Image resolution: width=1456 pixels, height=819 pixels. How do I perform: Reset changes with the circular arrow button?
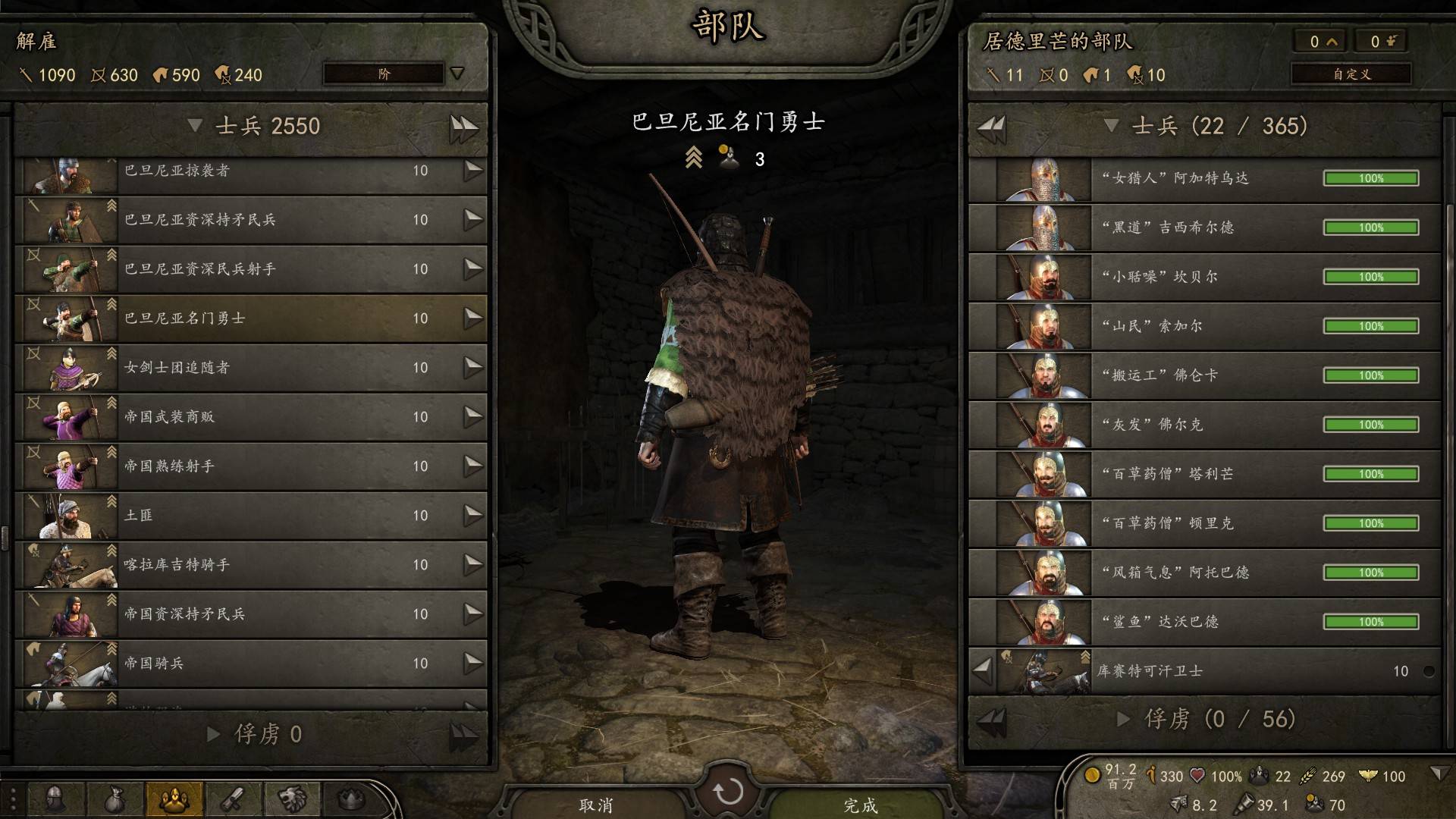click(x=728, y=792)
